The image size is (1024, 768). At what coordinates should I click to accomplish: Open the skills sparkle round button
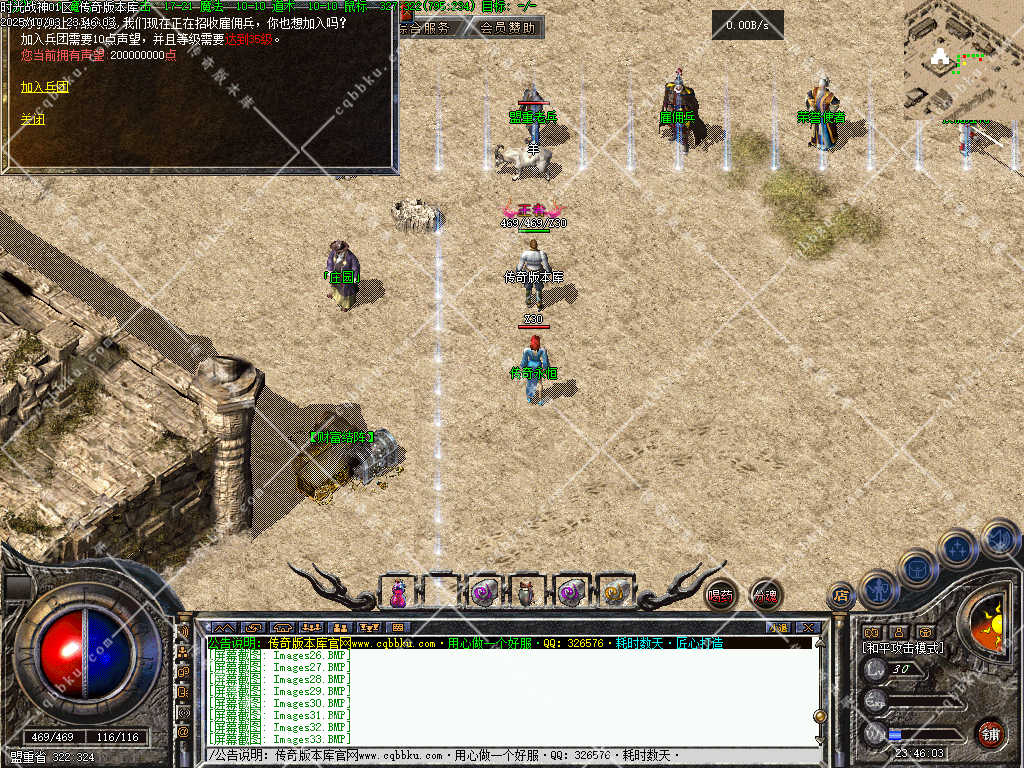point(958,548)
